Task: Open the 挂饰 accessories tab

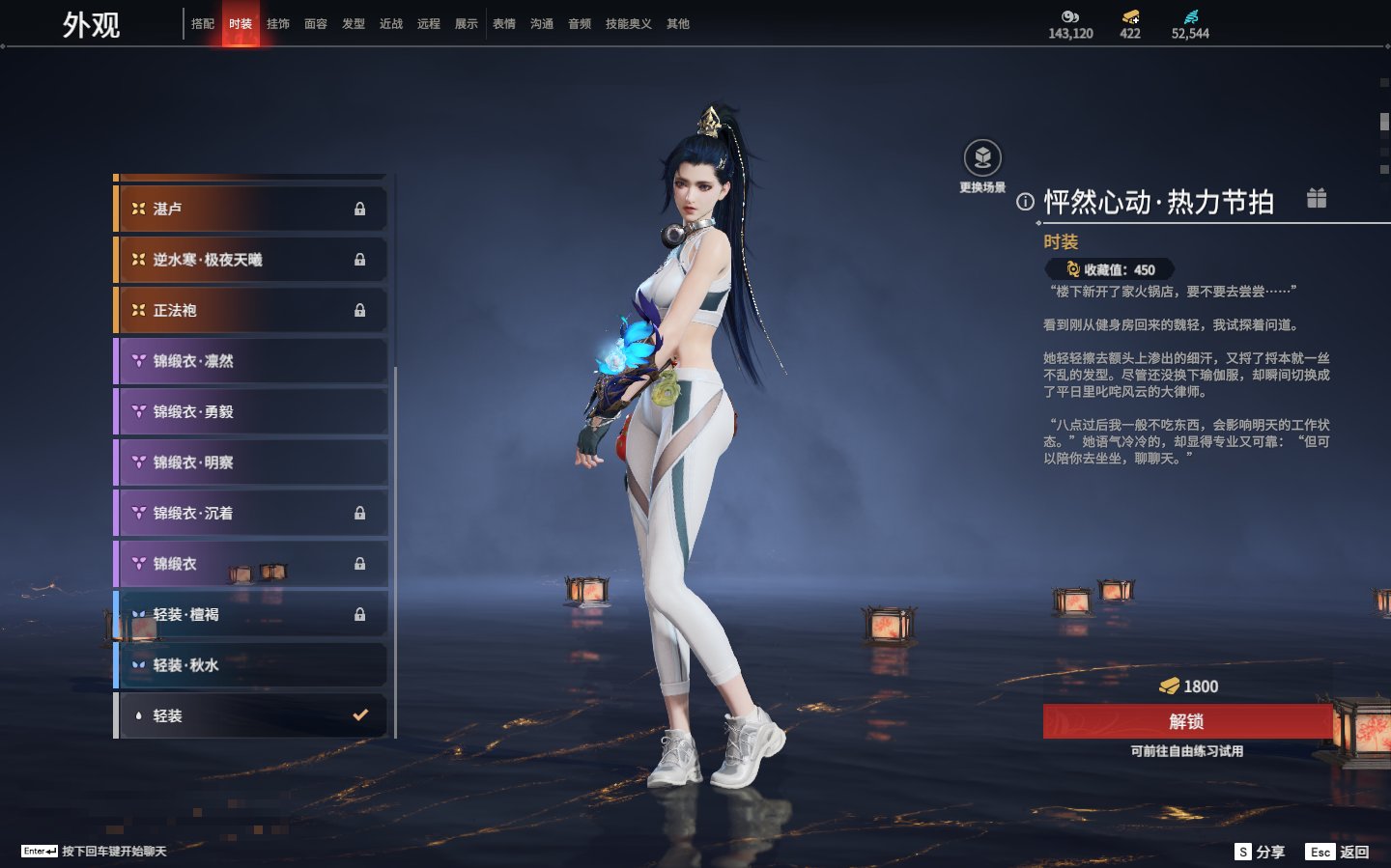Action: (278, 24)
